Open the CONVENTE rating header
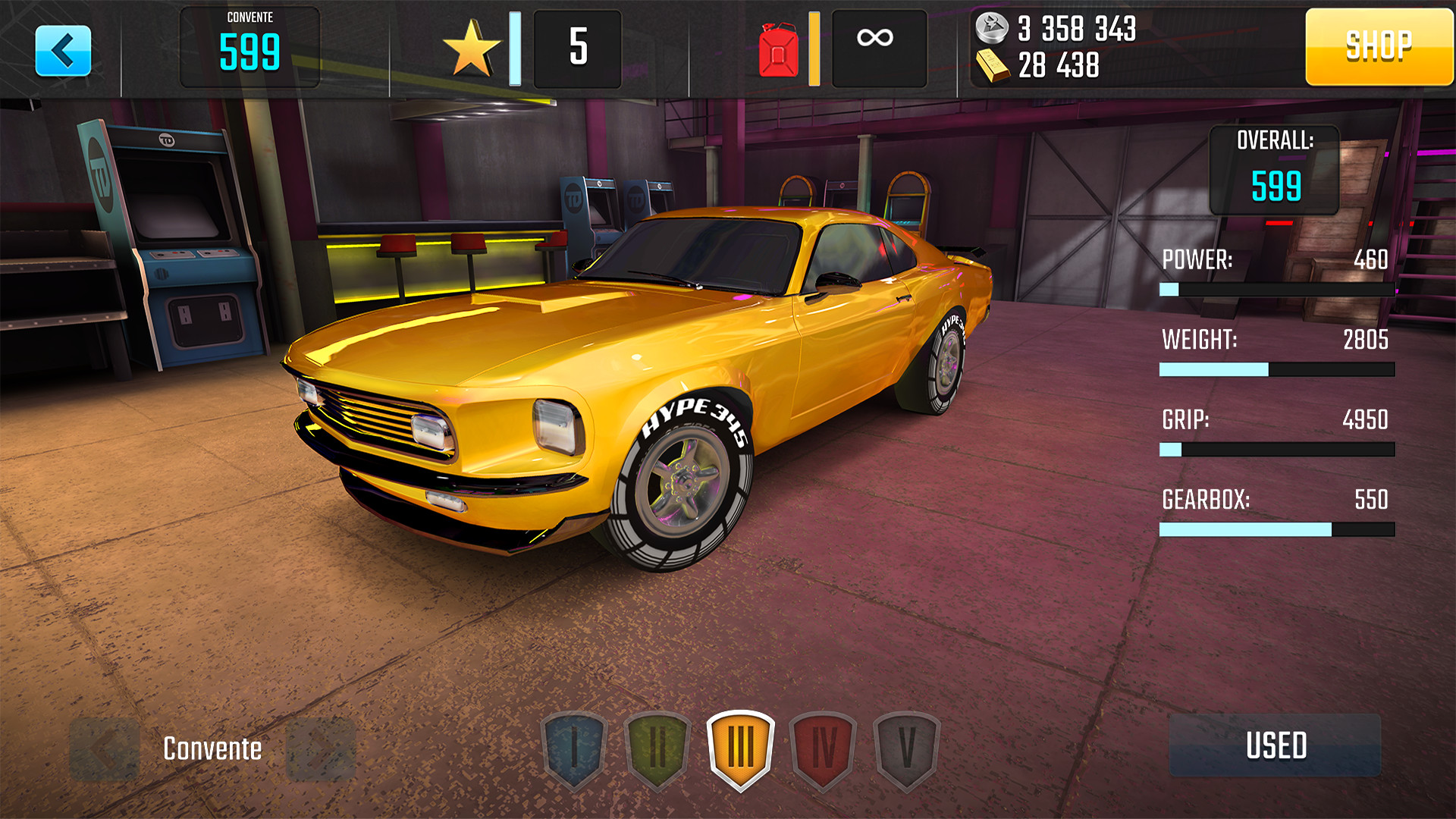Image resolution: width=1456 pixels, height=819 pixels. tap(250, 45)
